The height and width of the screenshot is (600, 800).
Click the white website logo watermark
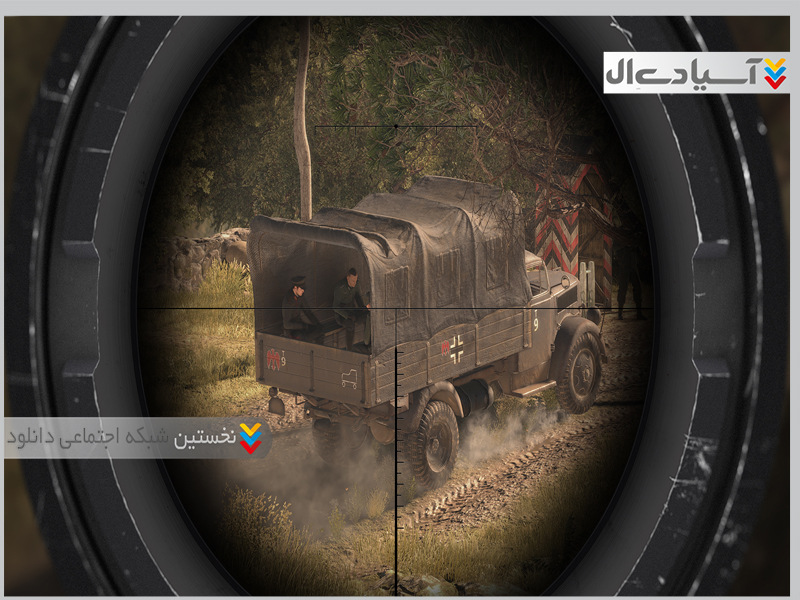pos(696,73)
